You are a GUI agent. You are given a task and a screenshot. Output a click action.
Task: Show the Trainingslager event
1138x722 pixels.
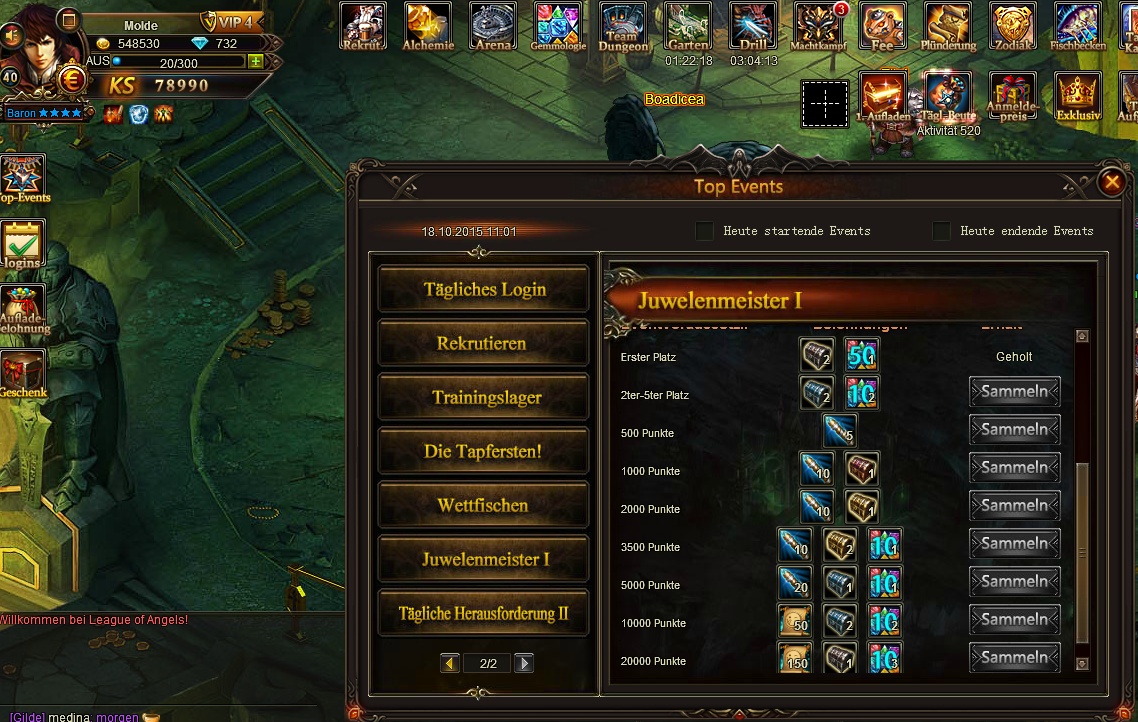484,397
